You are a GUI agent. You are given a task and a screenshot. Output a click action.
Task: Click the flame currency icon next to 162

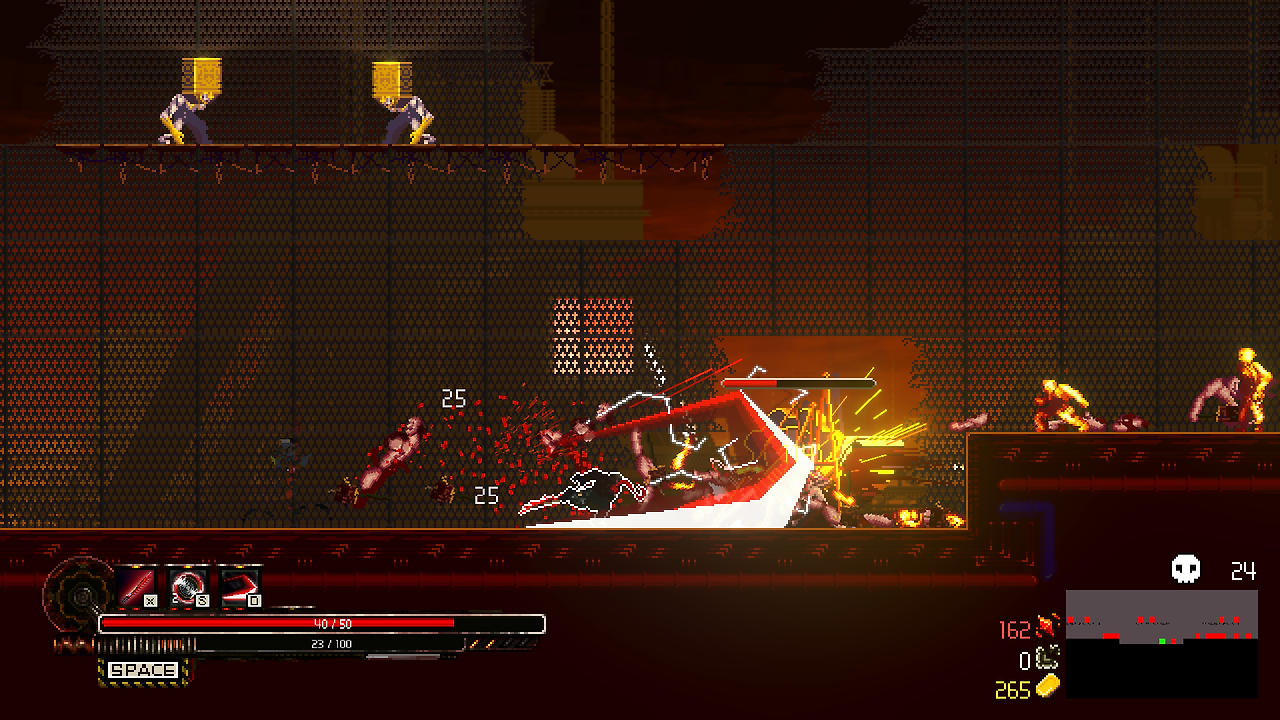tap(1046, 628)
